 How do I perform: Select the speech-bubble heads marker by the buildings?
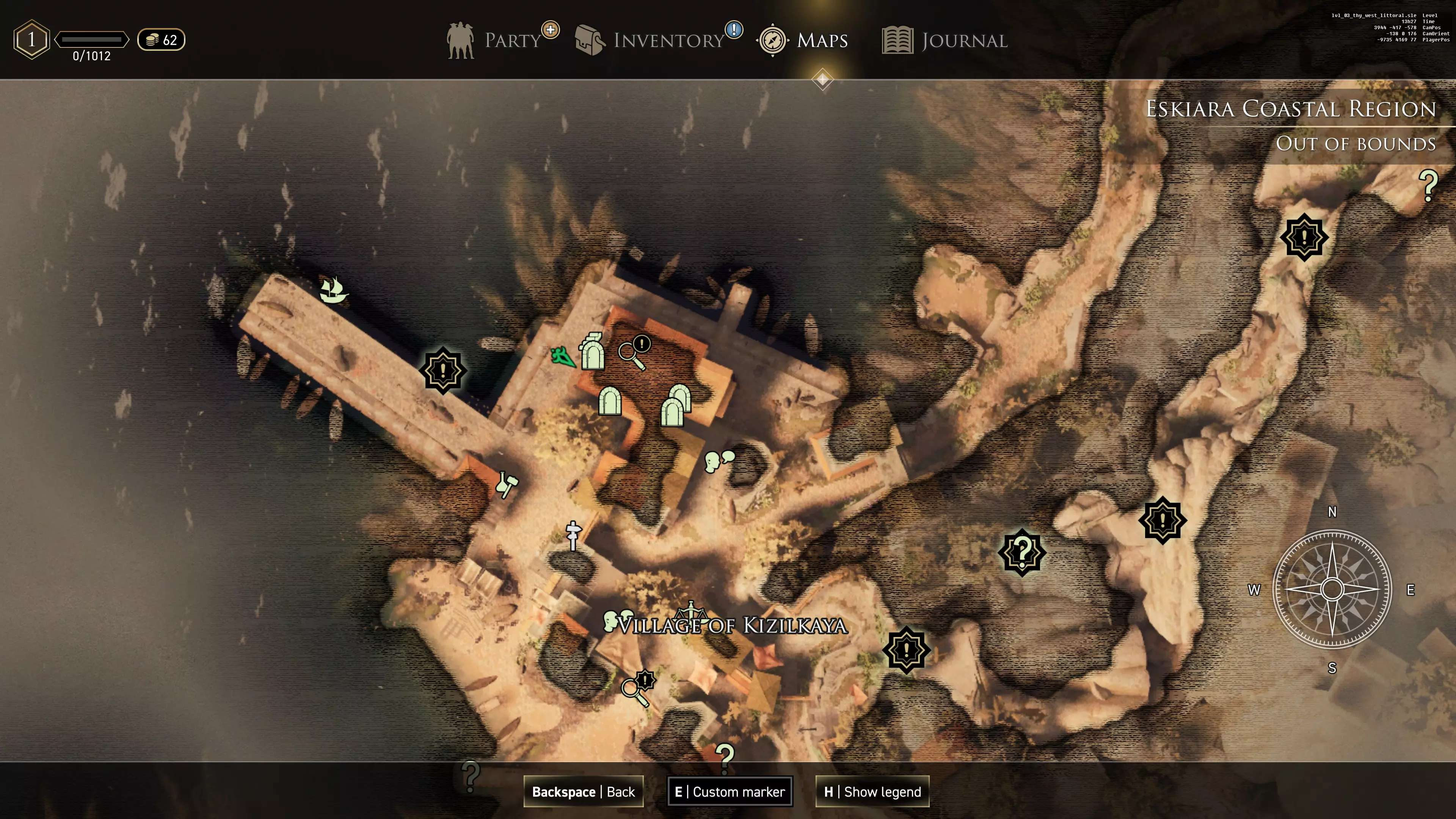[x=719, y=460]
